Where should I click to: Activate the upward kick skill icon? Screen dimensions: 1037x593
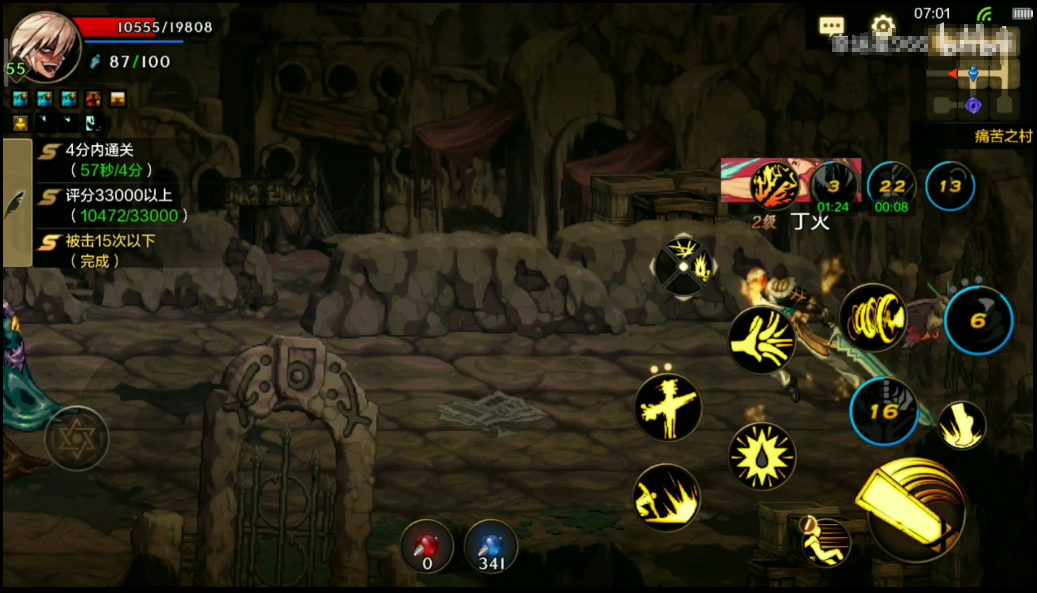pos(961,424)
